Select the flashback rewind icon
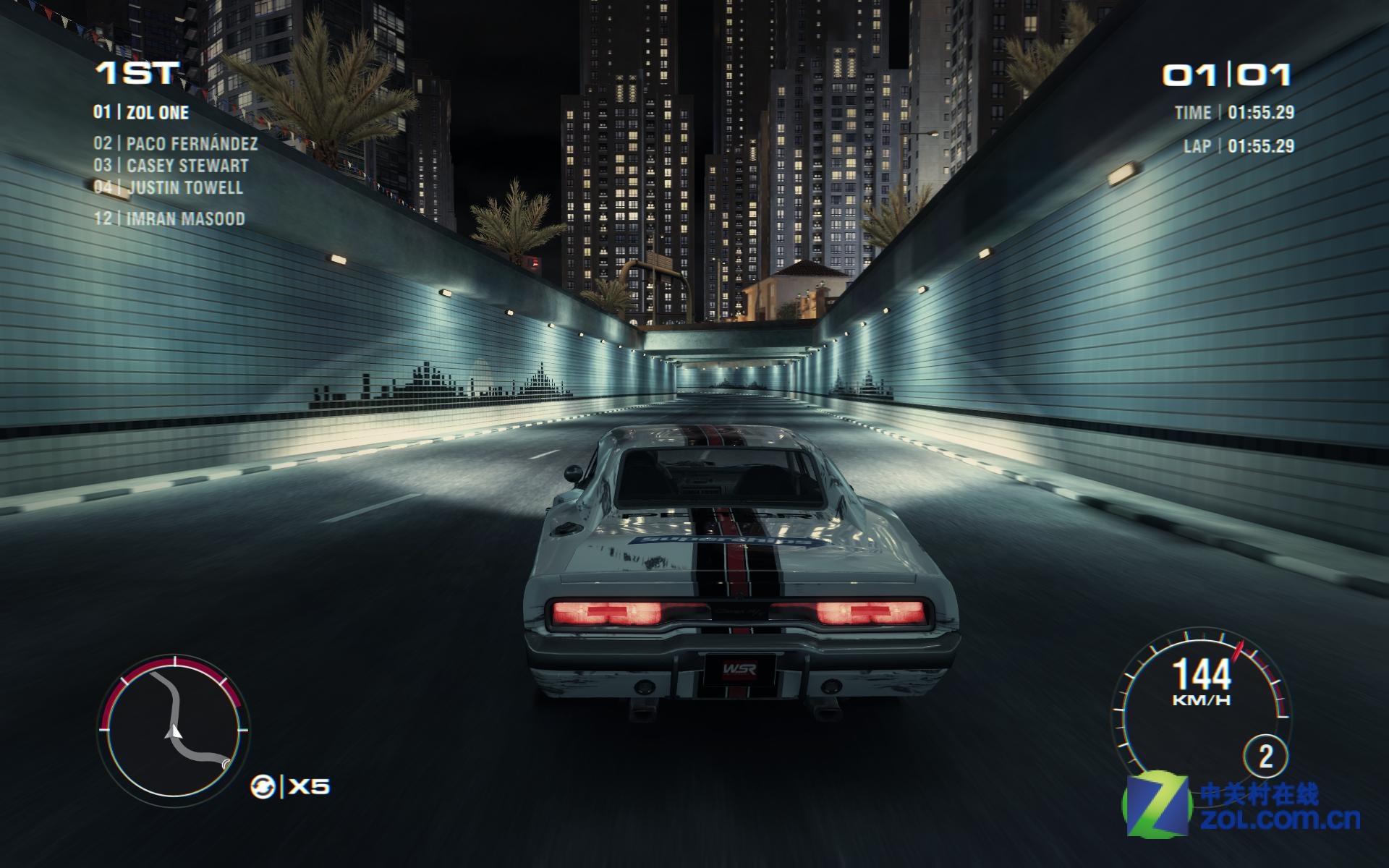 262,786
